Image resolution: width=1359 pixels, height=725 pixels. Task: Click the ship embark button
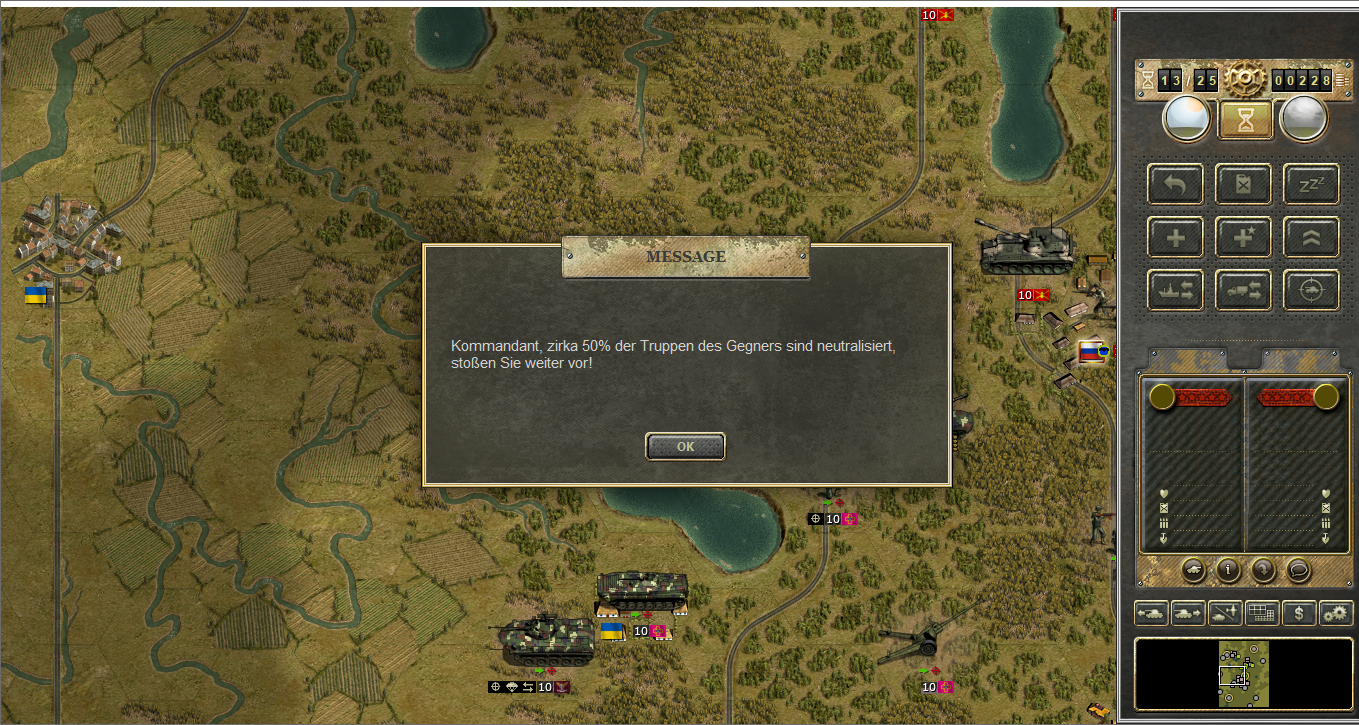1175,290
